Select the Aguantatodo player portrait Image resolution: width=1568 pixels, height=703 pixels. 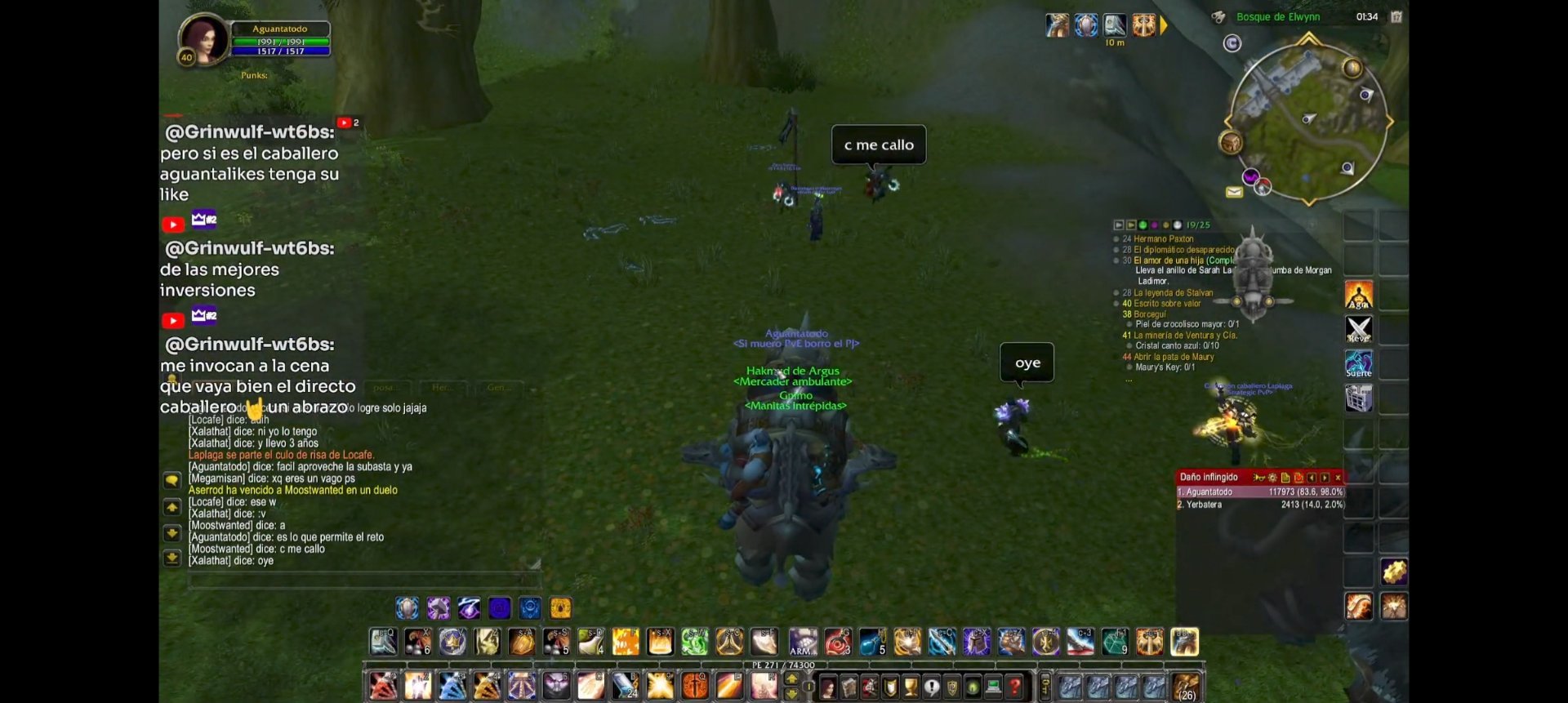point(203,38)
